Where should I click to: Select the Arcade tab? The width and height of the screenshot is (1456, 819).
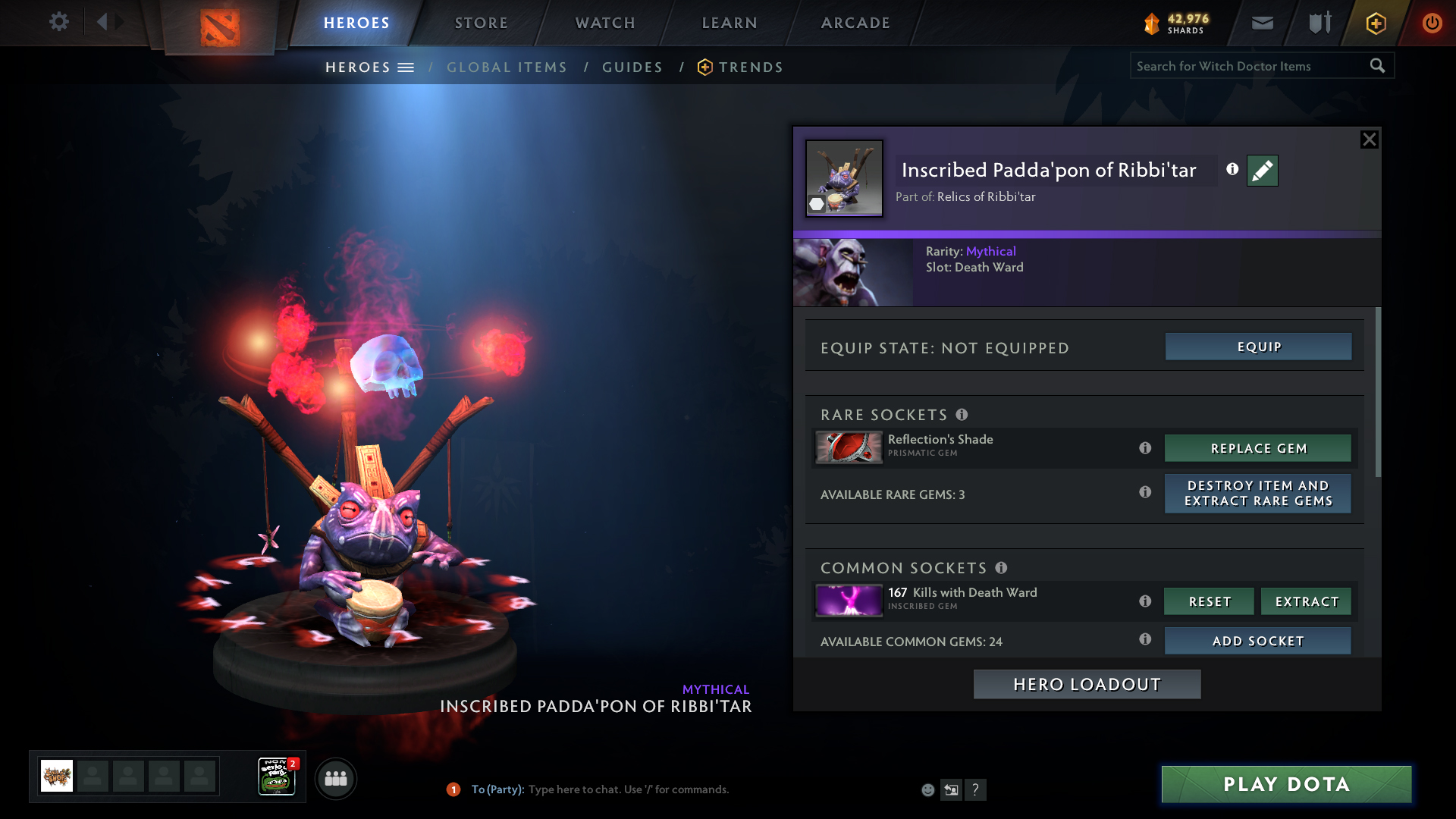855,23
